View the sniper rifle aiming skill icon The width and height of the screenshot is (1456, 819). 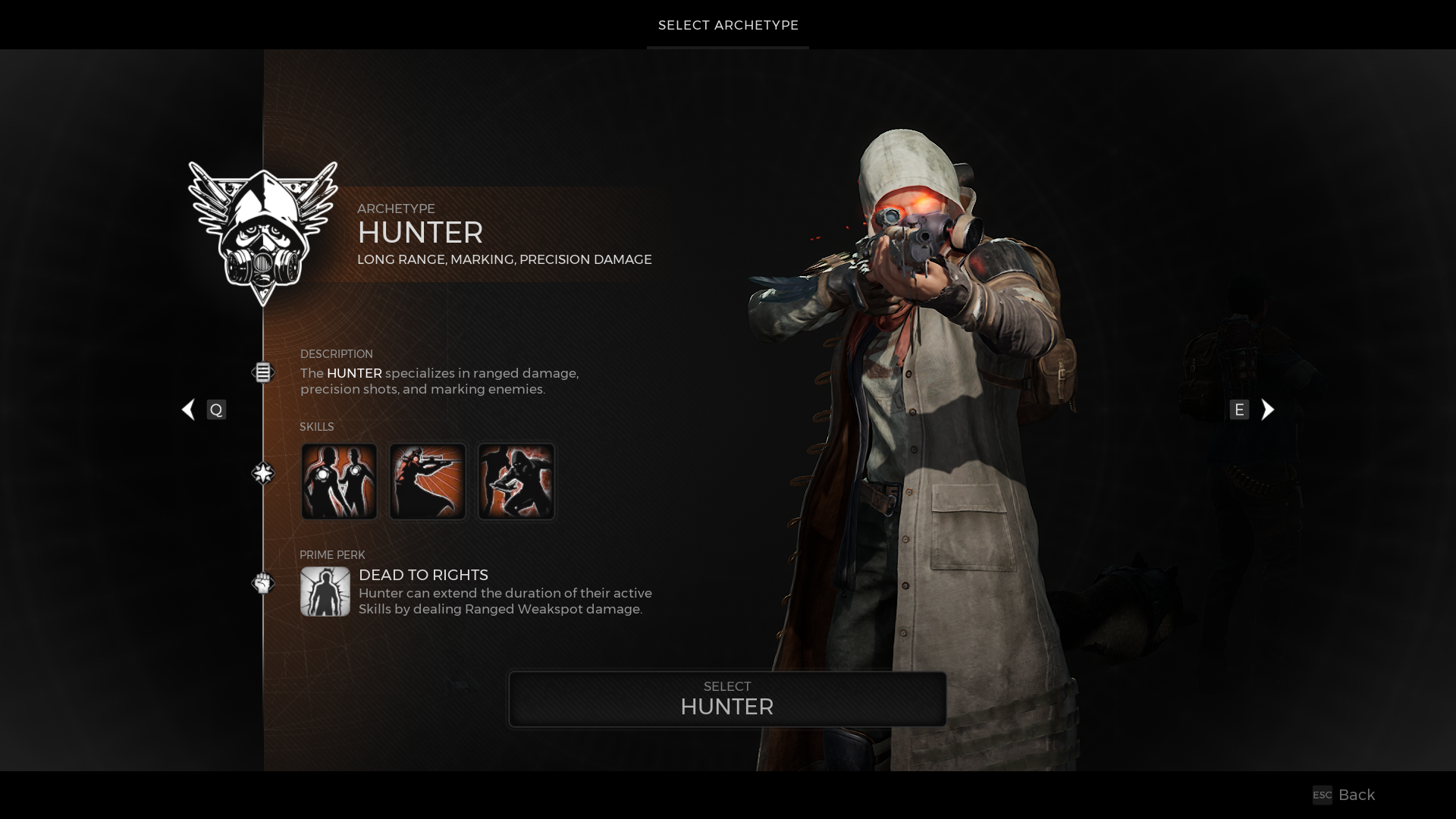(x=428, y=482)
